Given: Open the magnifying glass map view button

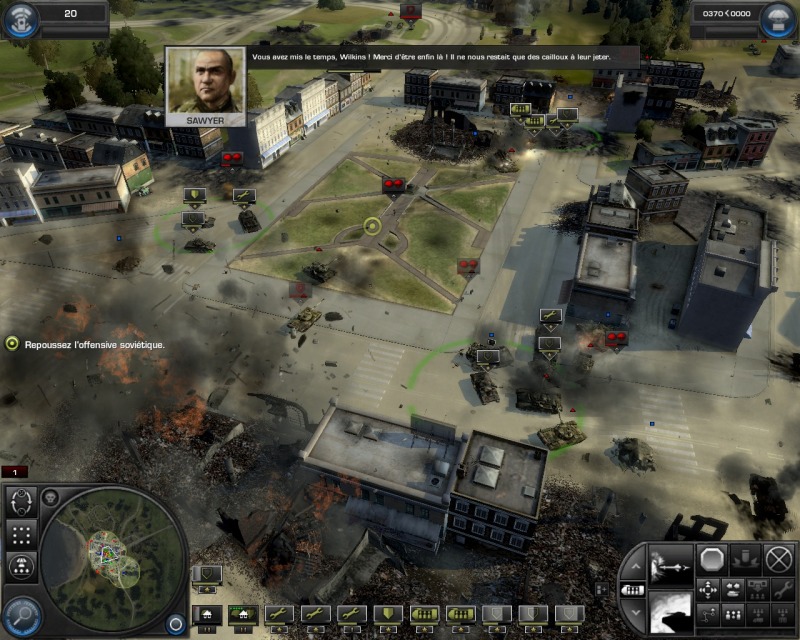Looking at the screenshot, I should click(21, 612).
